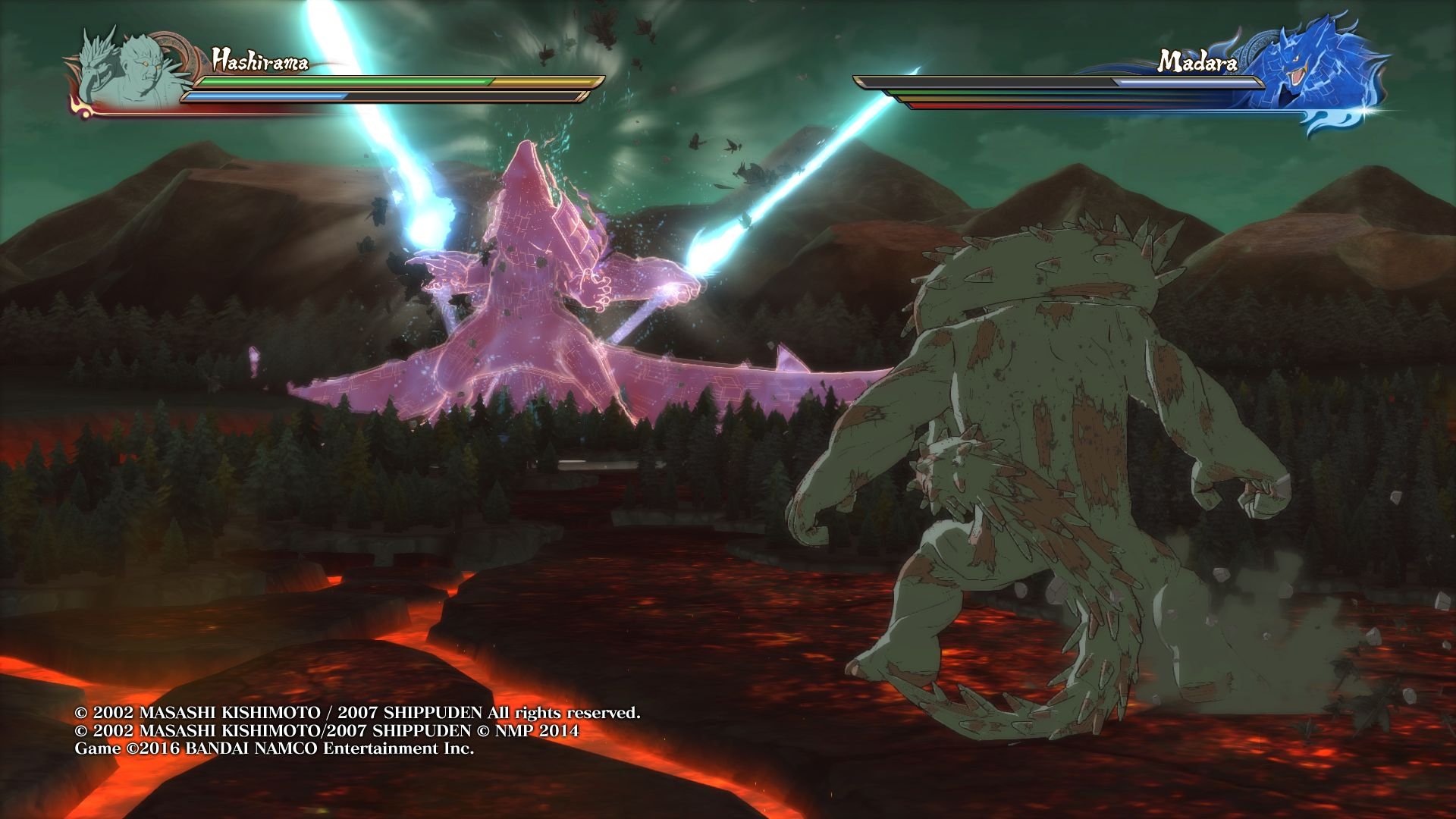Toggle Hashirama's blue chakra gauge
1456x819 pixels.
tap(265, 96)
